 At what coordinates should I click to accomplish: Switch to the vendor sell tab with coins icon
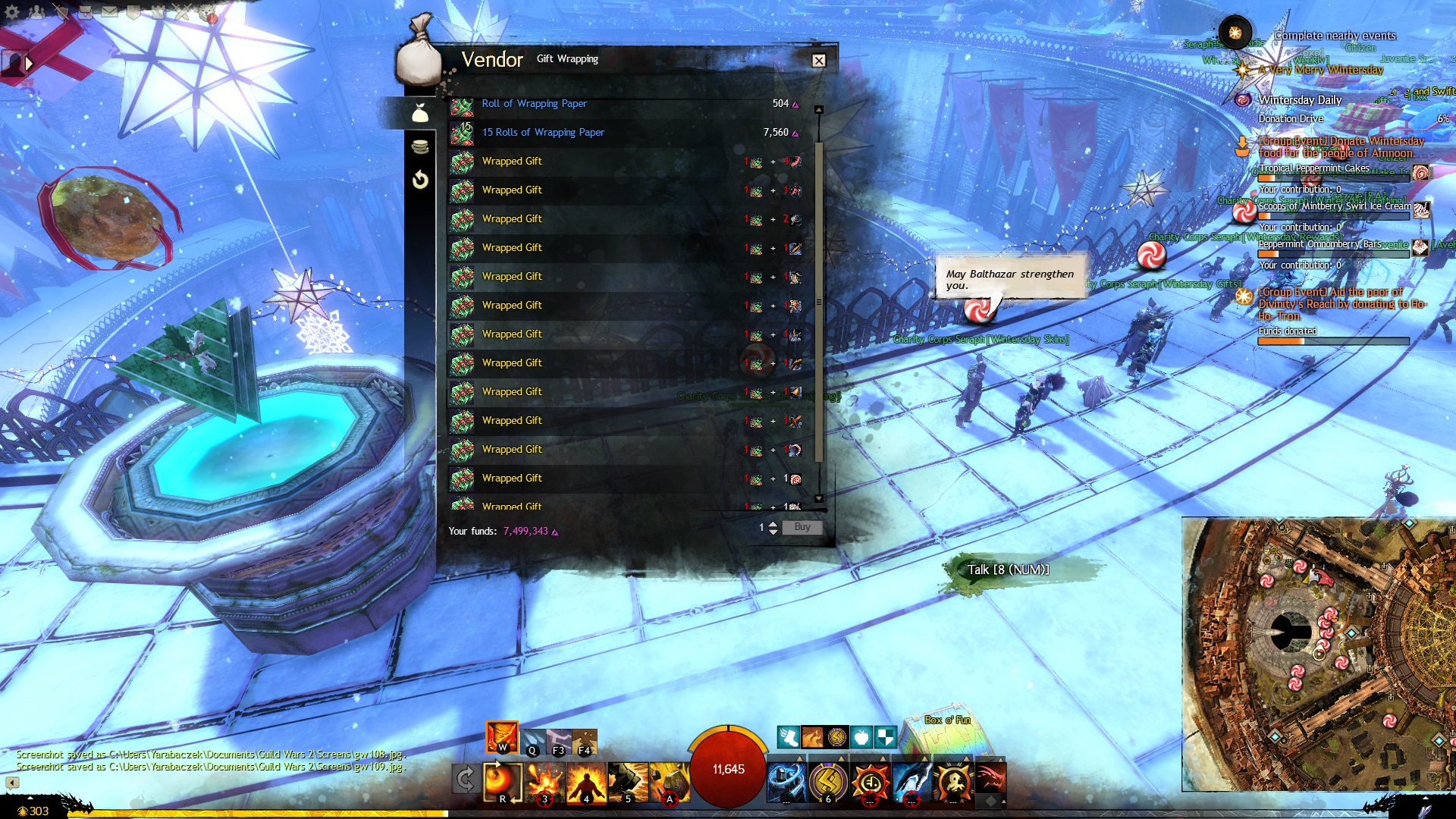point(420,146)
